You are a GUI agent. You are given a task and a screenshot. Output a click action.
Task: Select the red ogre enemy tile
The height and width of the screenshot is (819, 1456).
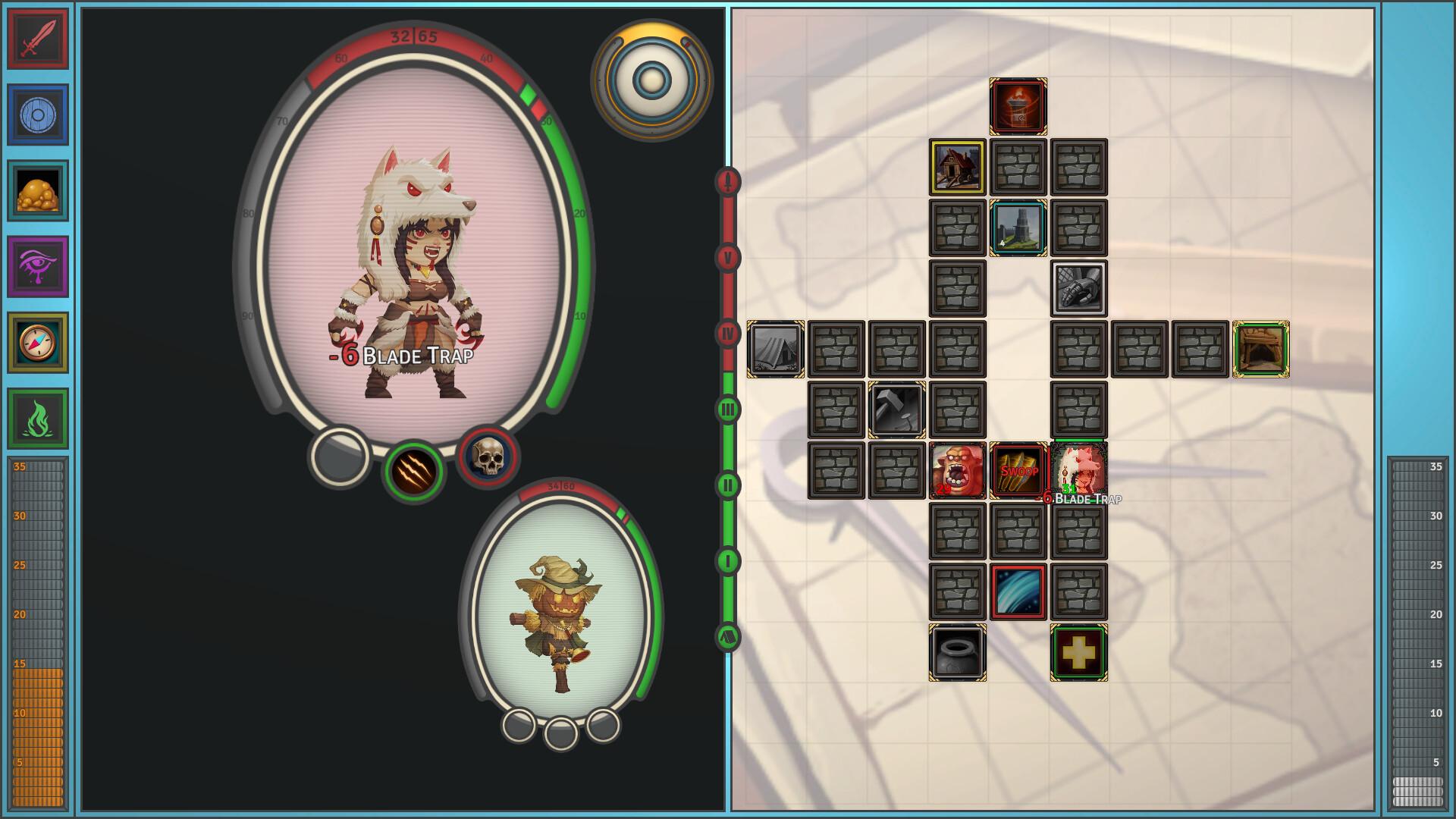tap(958, 471)
